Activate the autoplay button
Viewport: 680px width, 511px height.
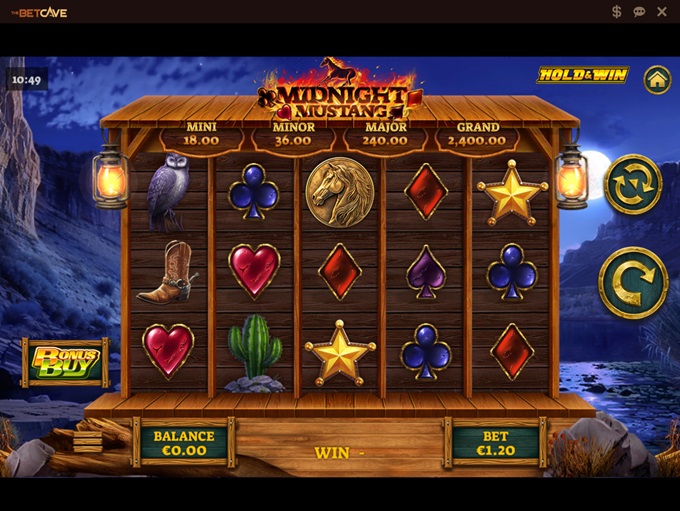(633, 184)
